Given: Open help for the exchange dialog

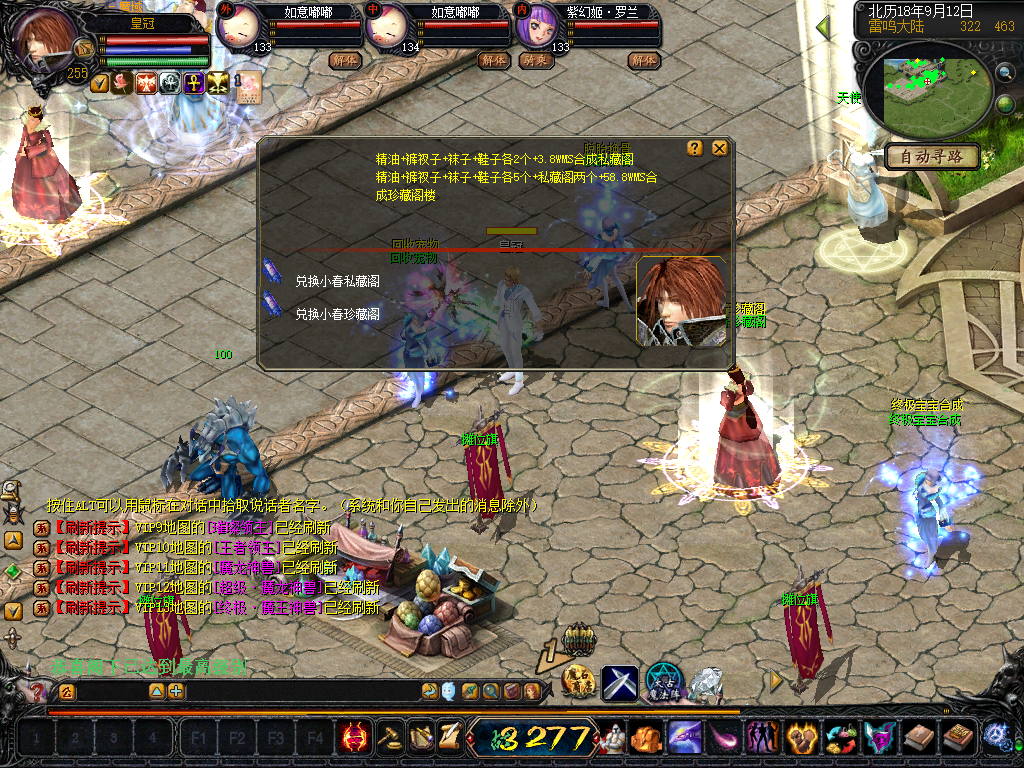Looking at the screenshot, I should 694,148.
